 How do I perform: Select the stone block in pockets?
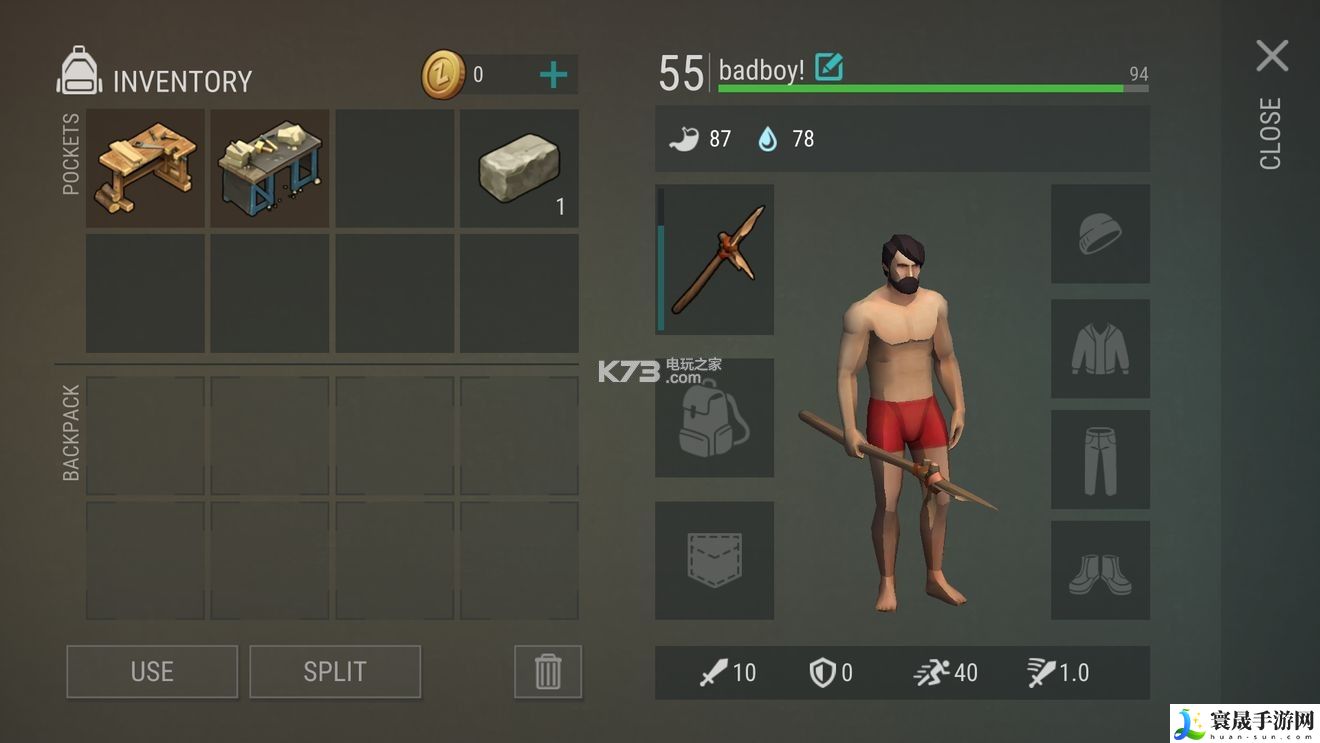coord(519,168)
